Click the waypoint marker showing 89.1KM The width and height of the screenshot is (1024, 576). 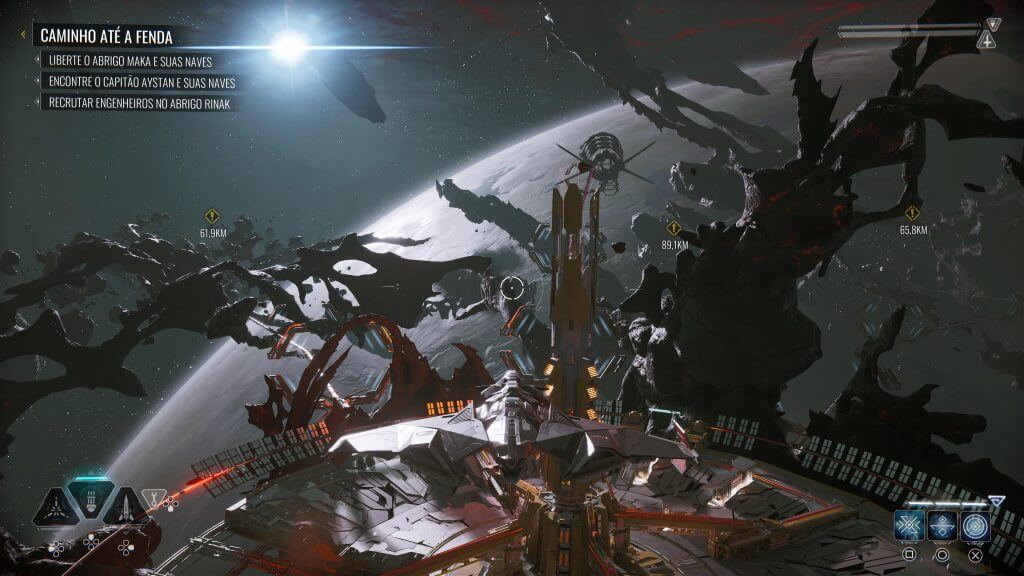click(x=674, y=227)
